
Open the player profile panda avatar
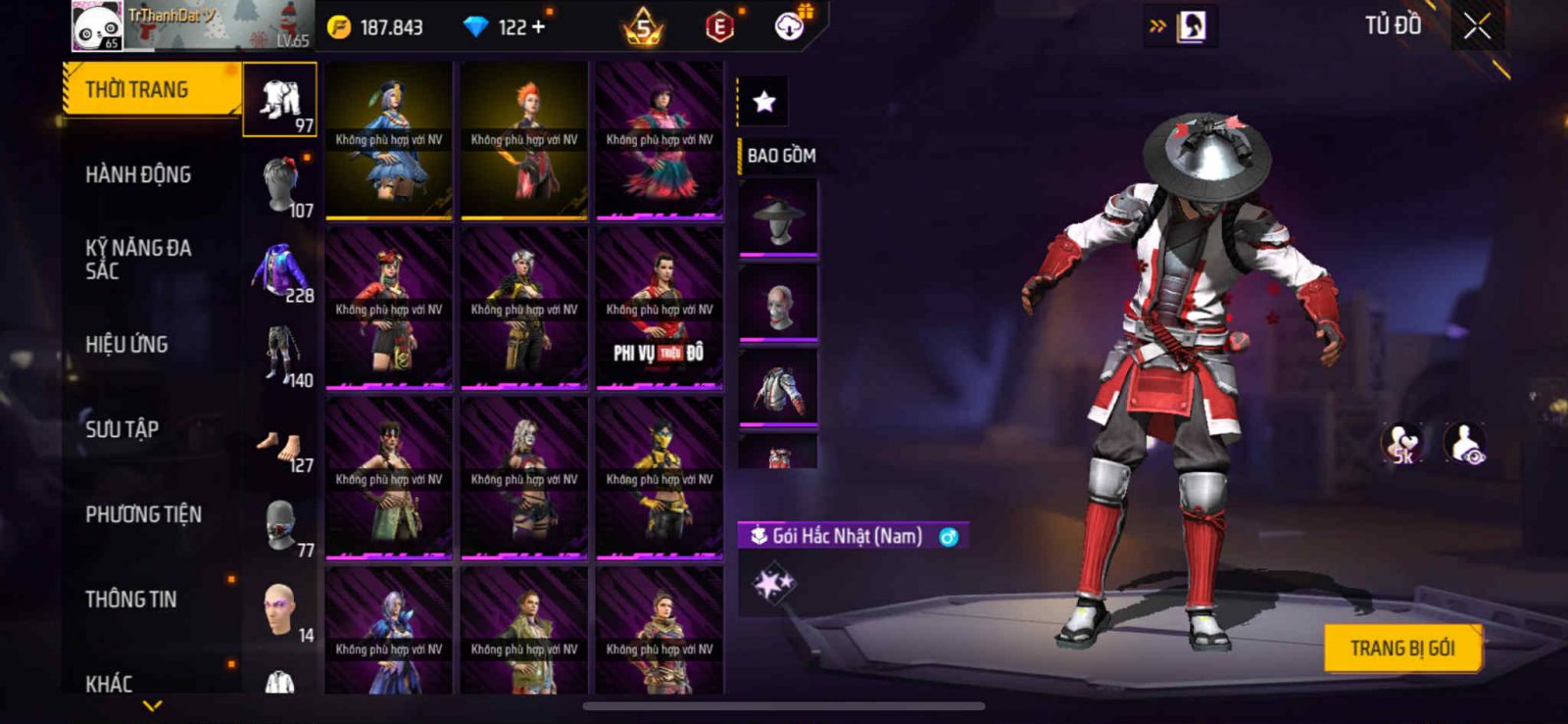pyautogui.click(x=97, y=26)
